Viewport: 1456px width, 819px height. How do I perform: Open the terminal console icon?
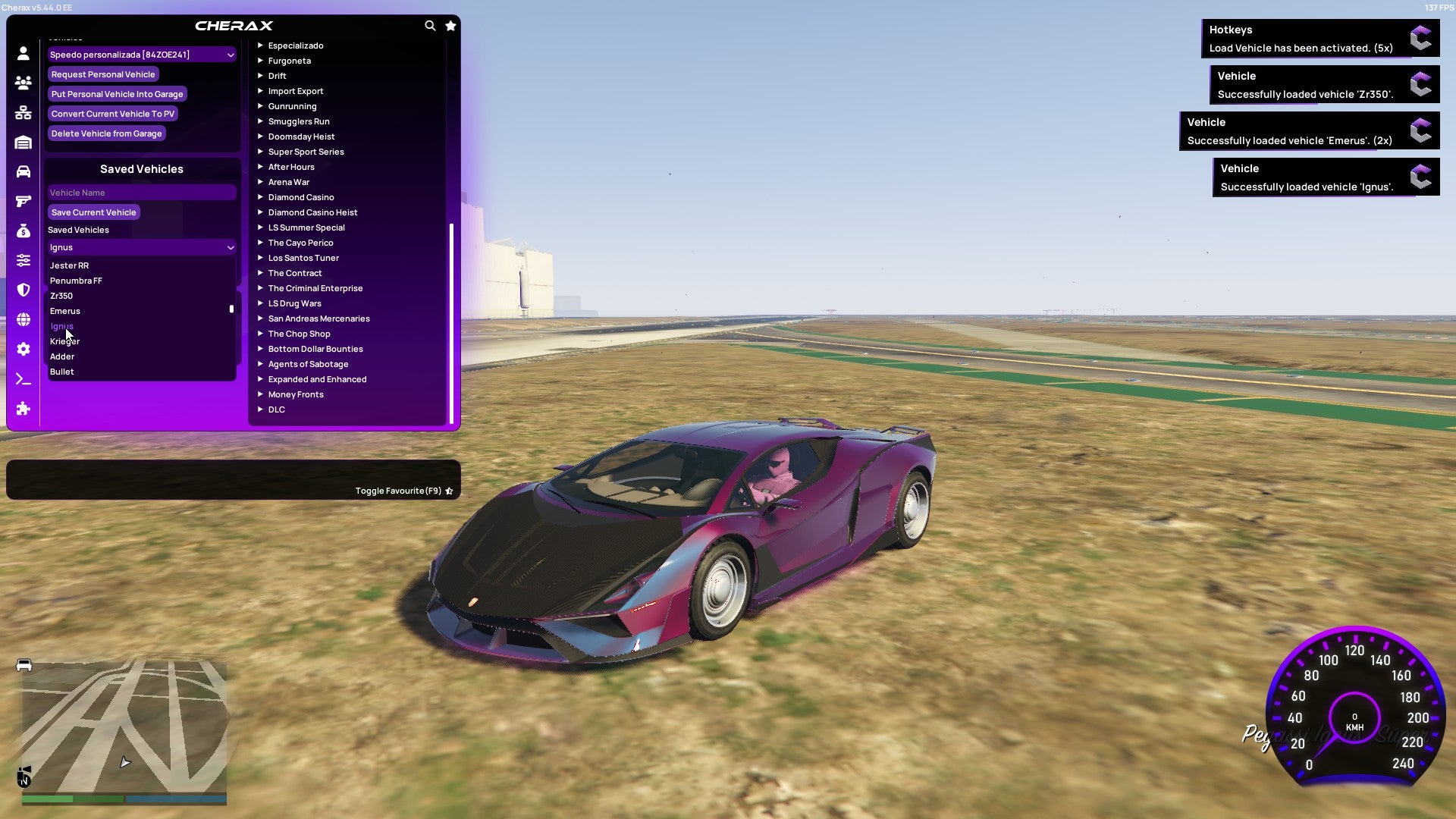23,378
